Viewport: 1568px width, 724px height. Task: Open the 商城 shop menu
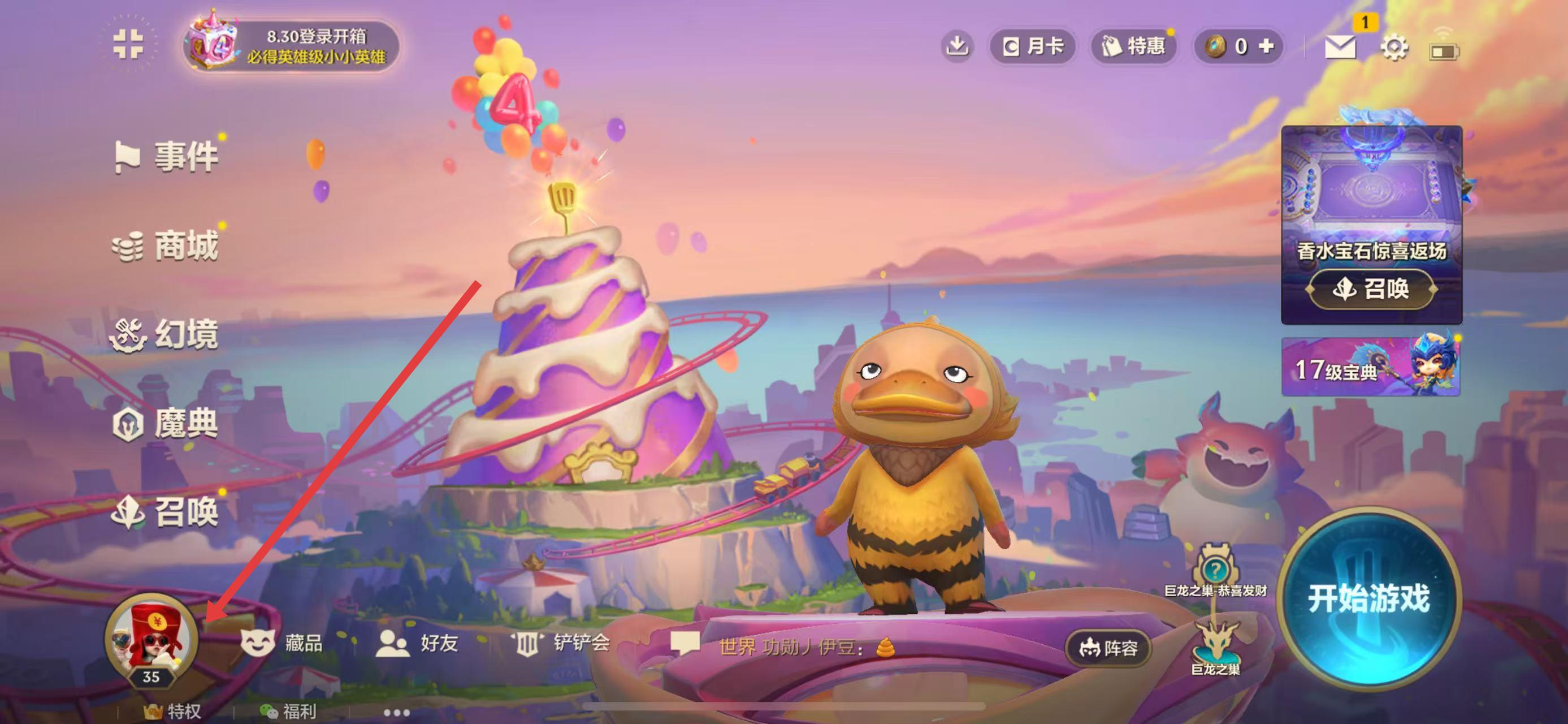tap(167, 246)
